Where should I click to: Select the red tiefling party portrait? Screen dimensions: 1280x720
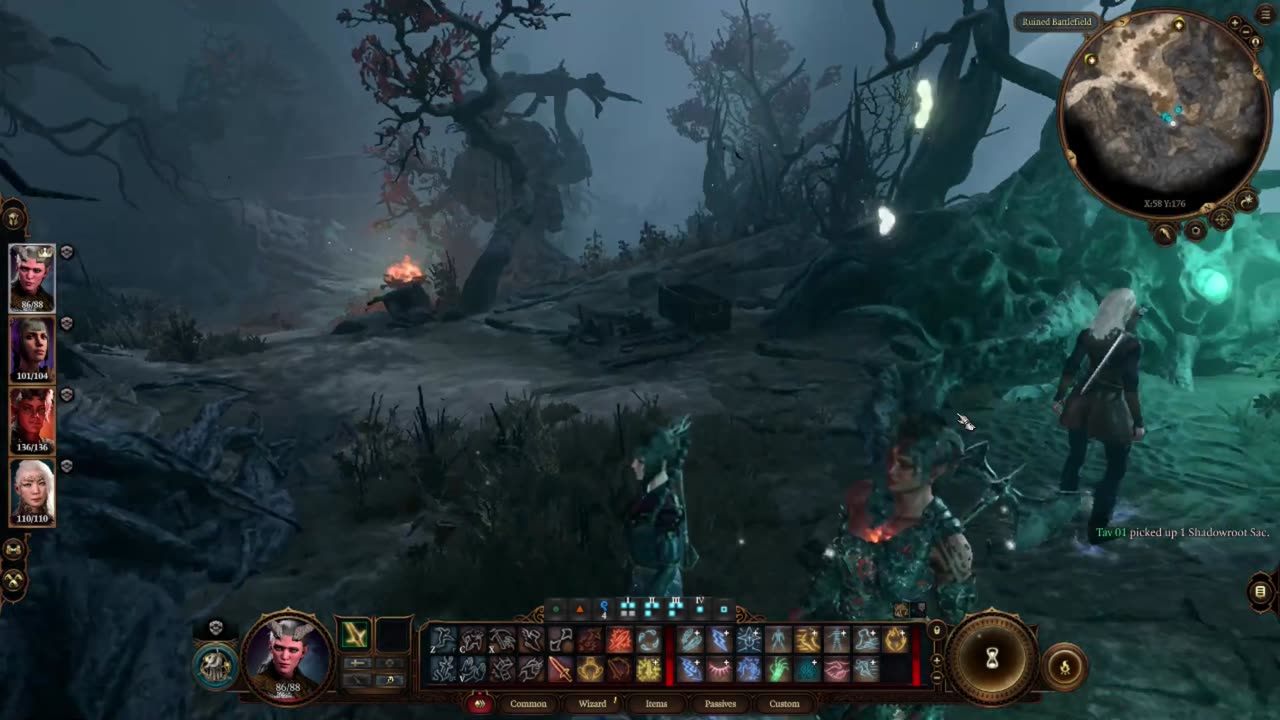click(x=32, y=420)
